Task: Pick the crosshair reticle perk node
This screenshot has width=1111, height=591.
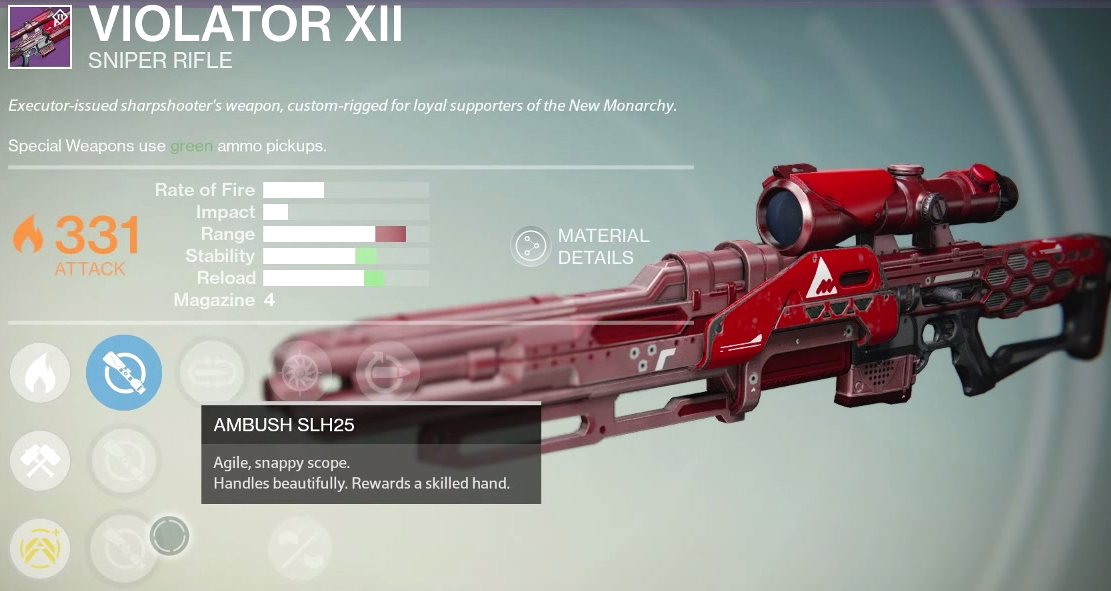Action: (x=300, y=373)
